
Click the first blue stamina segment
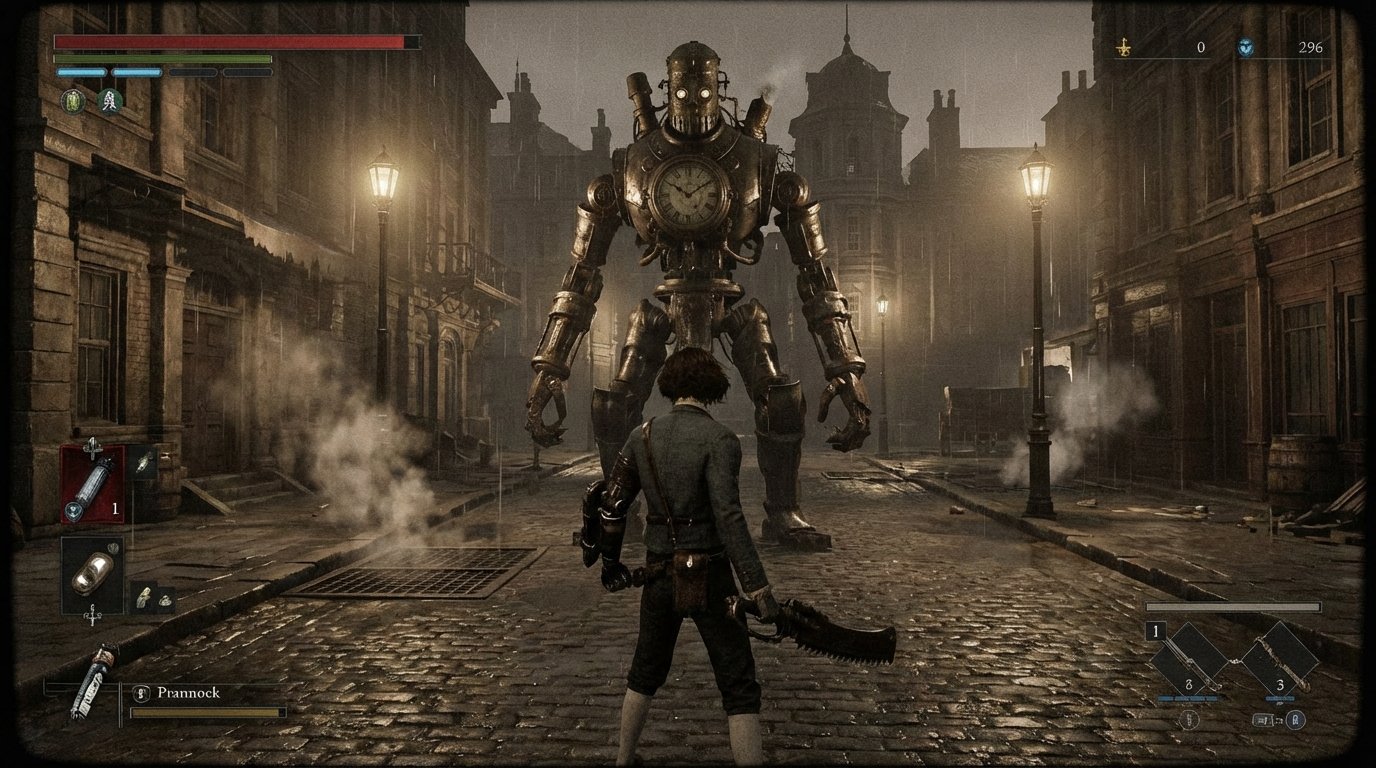pyautogui.click(x=80, y=72)
